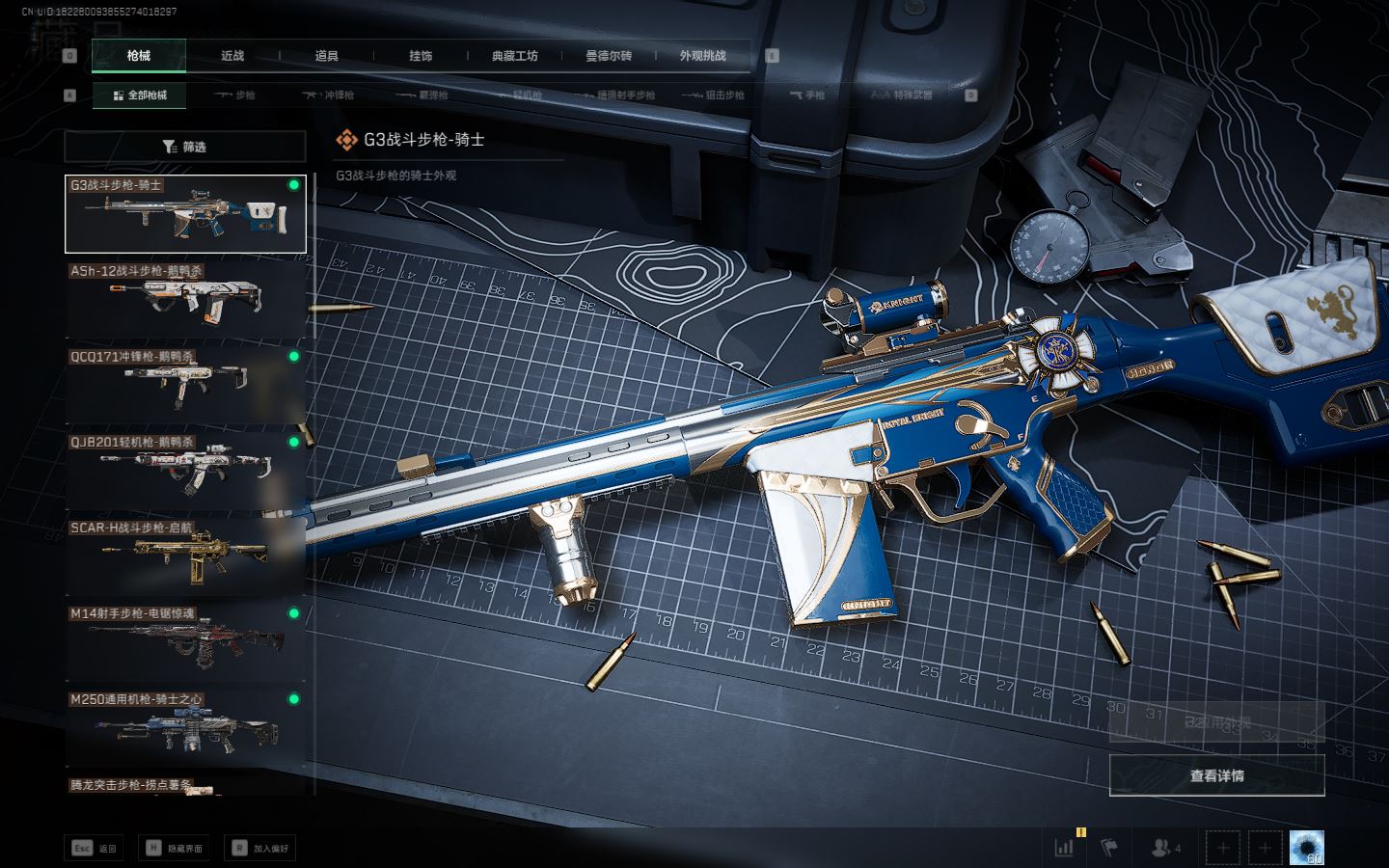Open the bar chart stats icon
The image size is (1389, 868).
pos(1064,848)
